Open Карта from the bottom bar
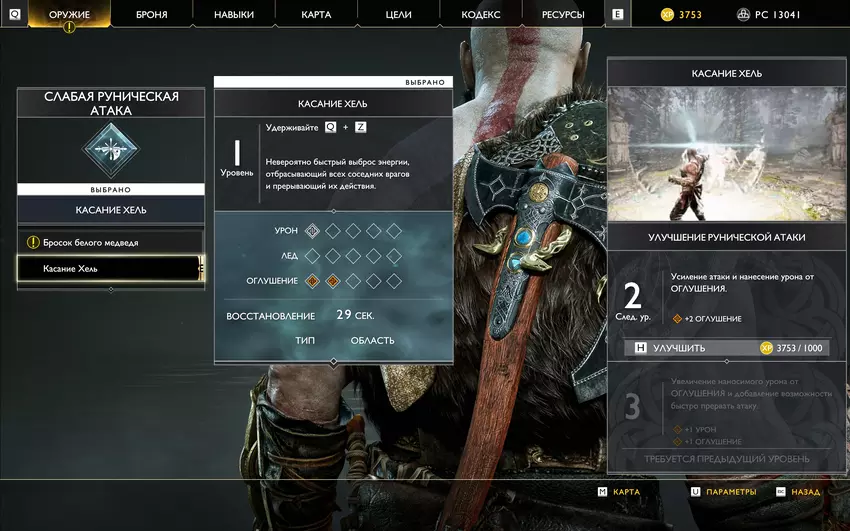 coord(619,492)
